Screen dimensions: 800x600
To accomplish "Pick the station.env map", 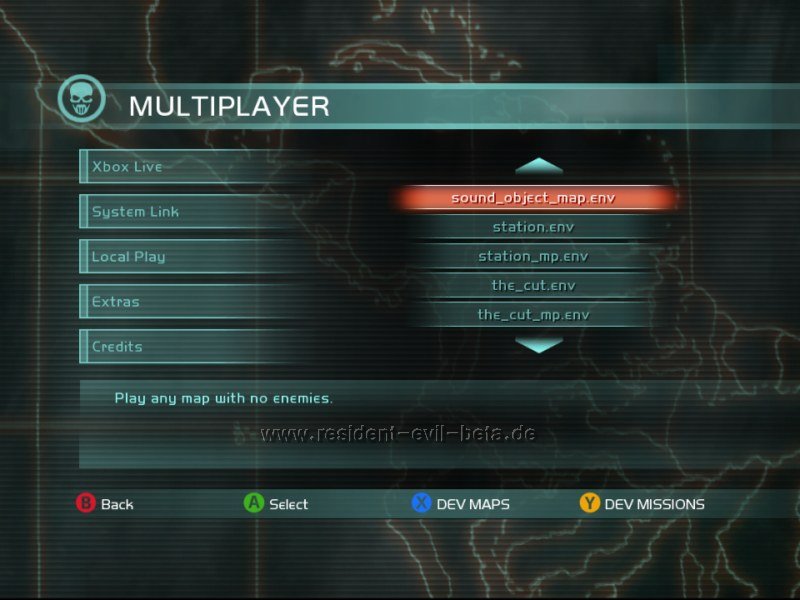I will [533, 227].
